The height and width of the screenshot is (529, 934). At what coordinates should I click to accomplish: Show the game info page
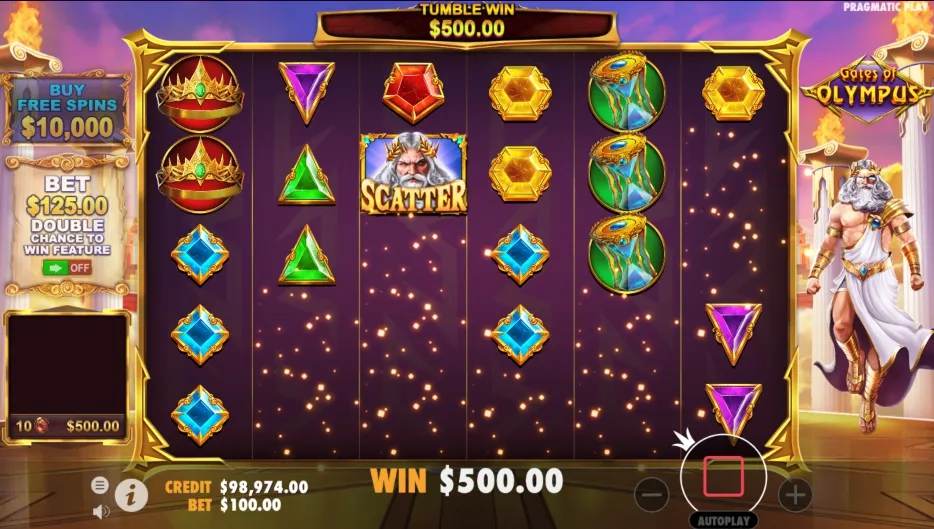click(130, 492)
